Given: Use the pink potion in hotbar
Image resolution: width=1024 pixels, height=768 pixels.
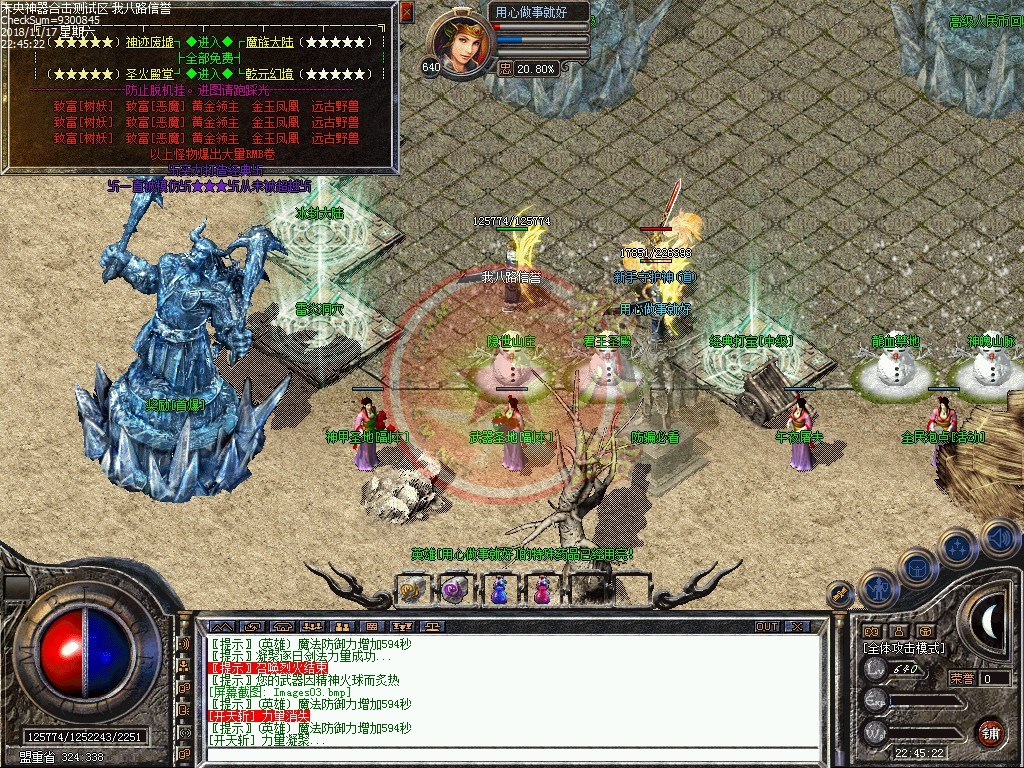Looking at the screenshot, I should (541, 591).
